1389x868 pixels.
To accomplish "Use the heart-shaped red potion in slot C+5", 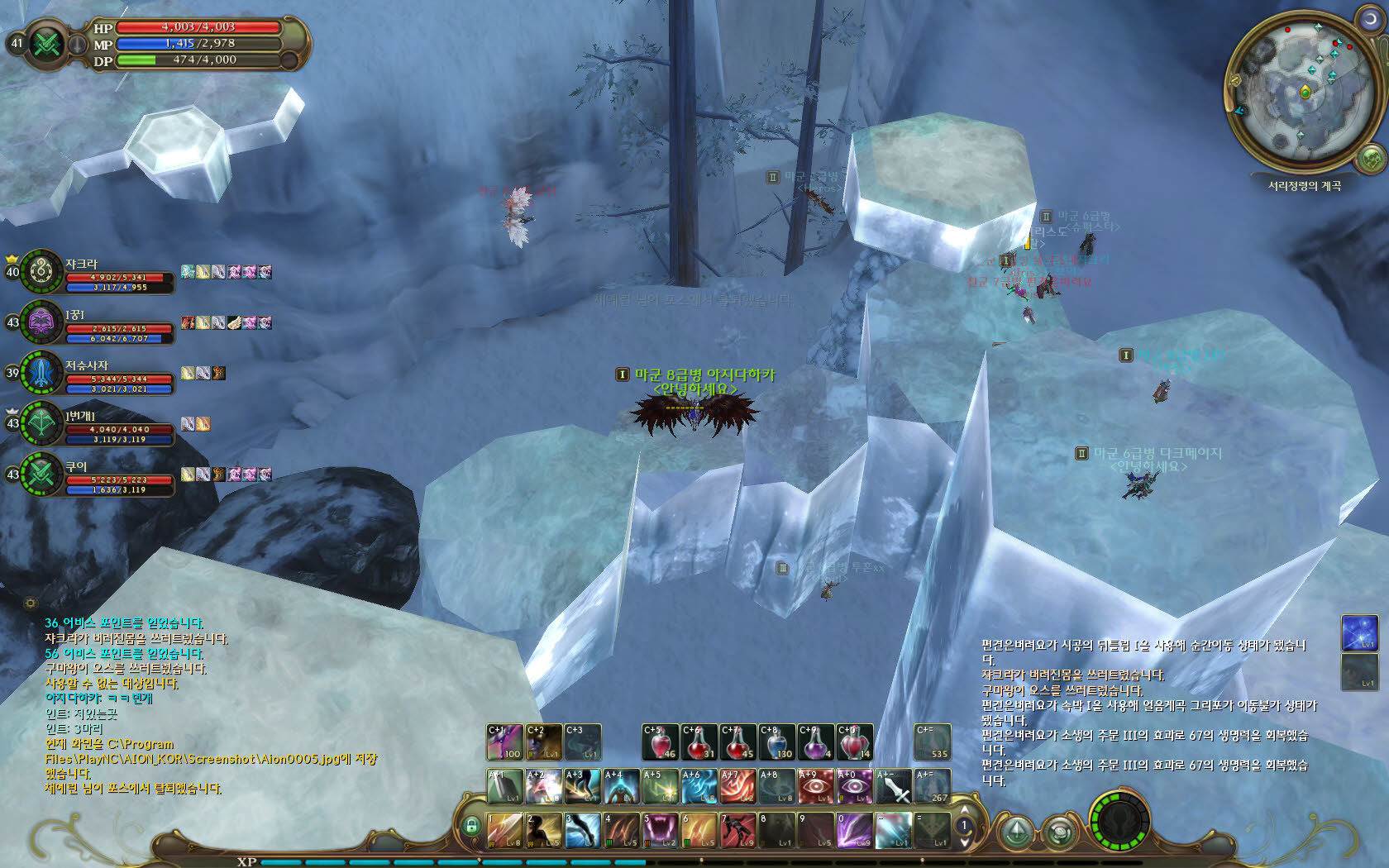I will (x=661, y=742).
